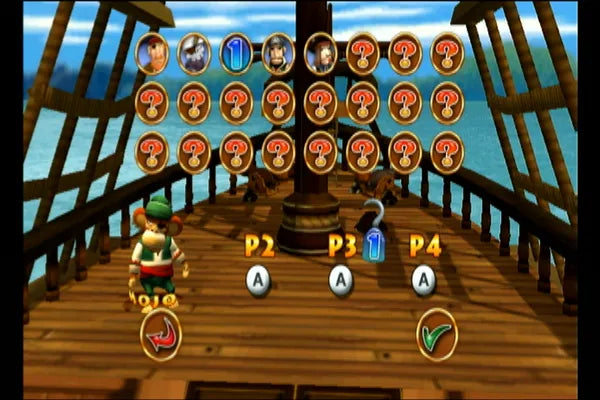Choose the white-haired pirate in blue portrait

click(194, 54)
